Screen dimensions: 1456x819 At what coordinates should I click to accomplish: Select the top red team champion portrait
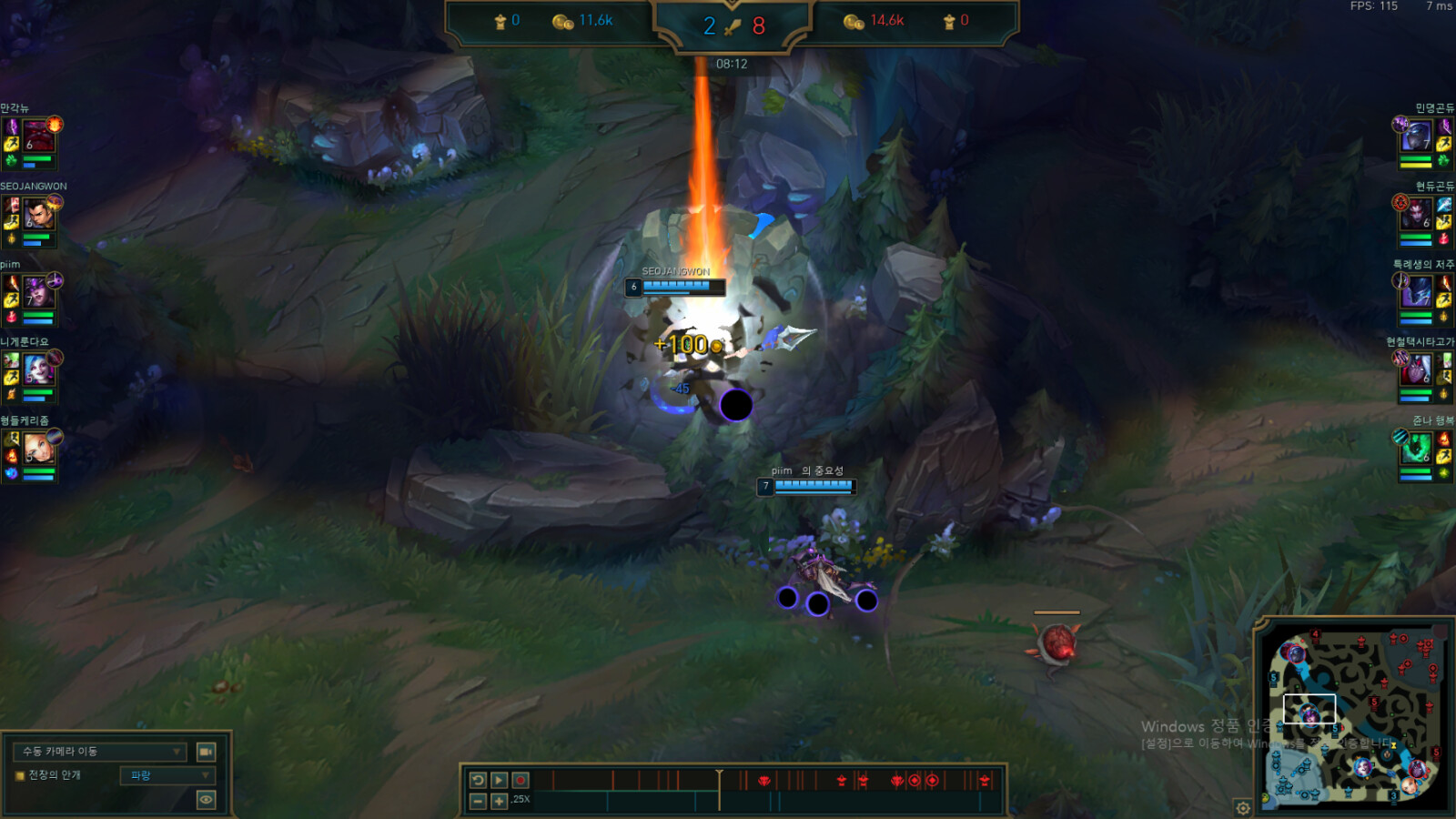(1416, 137)
